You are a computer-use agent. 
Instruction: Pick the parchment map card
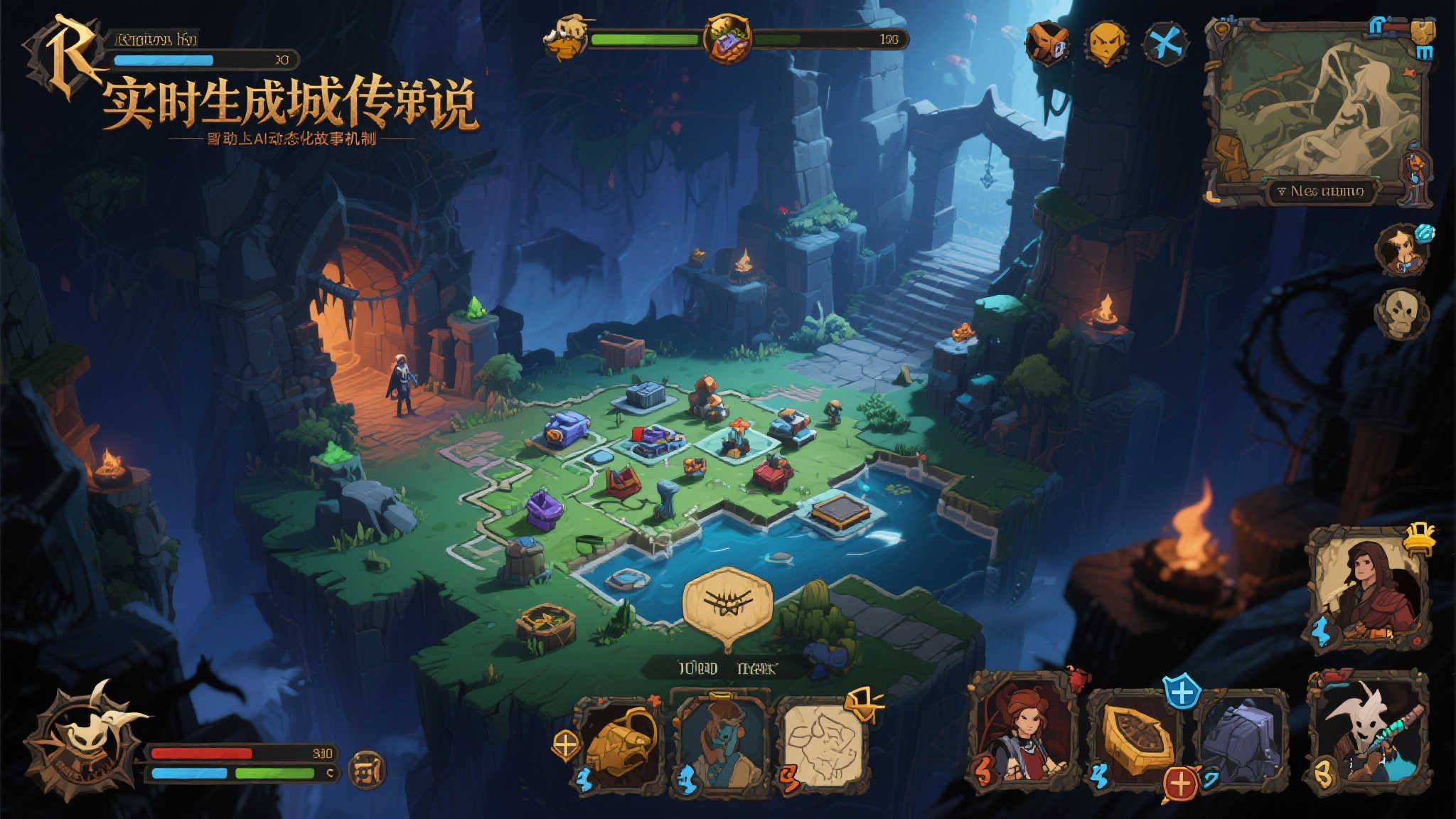823,745
